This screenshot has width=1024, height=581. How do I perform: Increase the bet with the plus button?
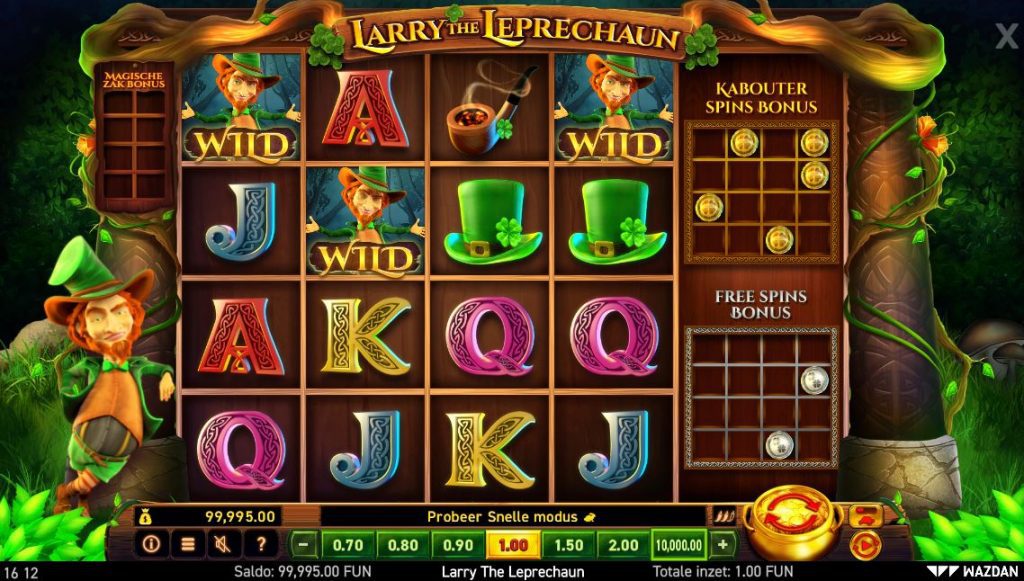(722, 546)
